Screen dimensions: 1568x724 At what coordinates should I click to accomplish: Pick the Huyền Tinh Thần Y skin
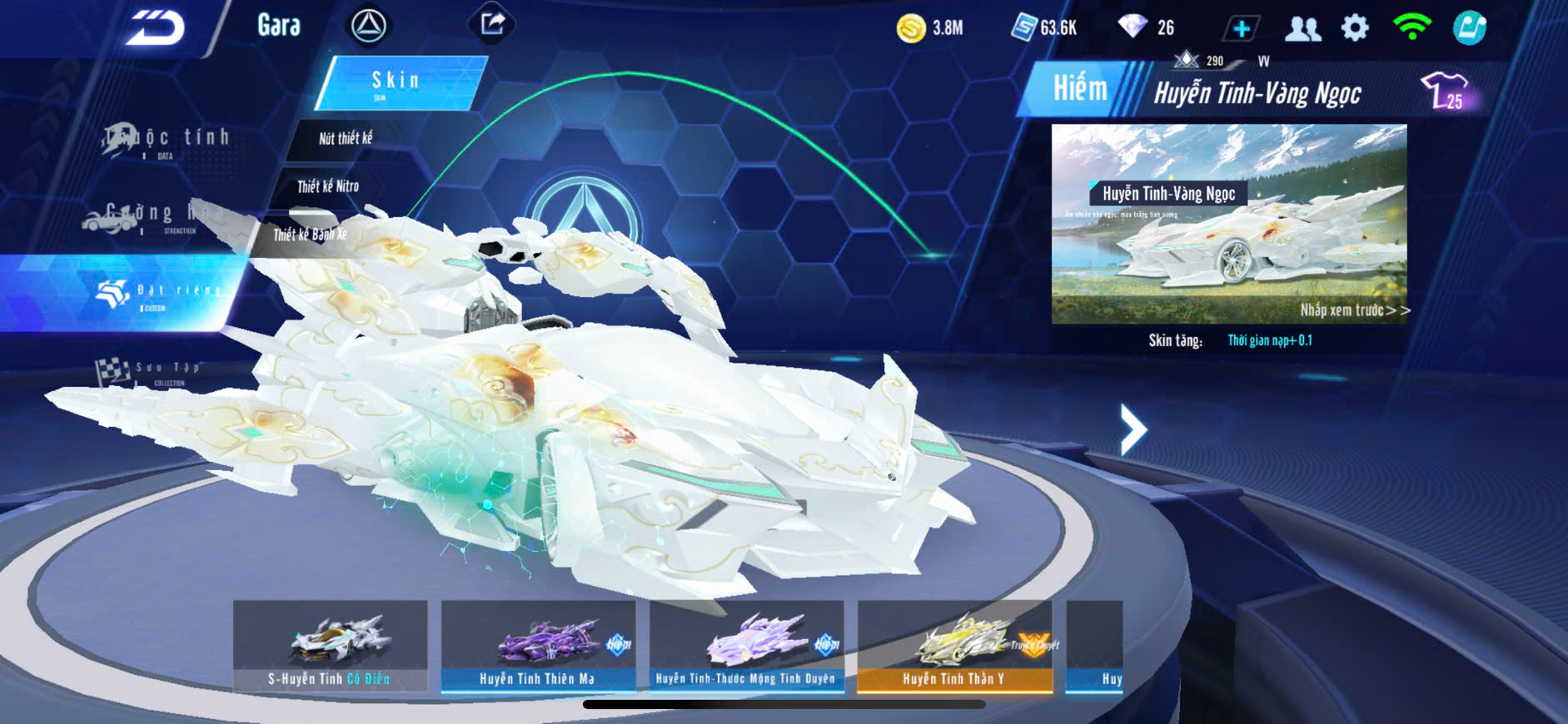(954, 646)
